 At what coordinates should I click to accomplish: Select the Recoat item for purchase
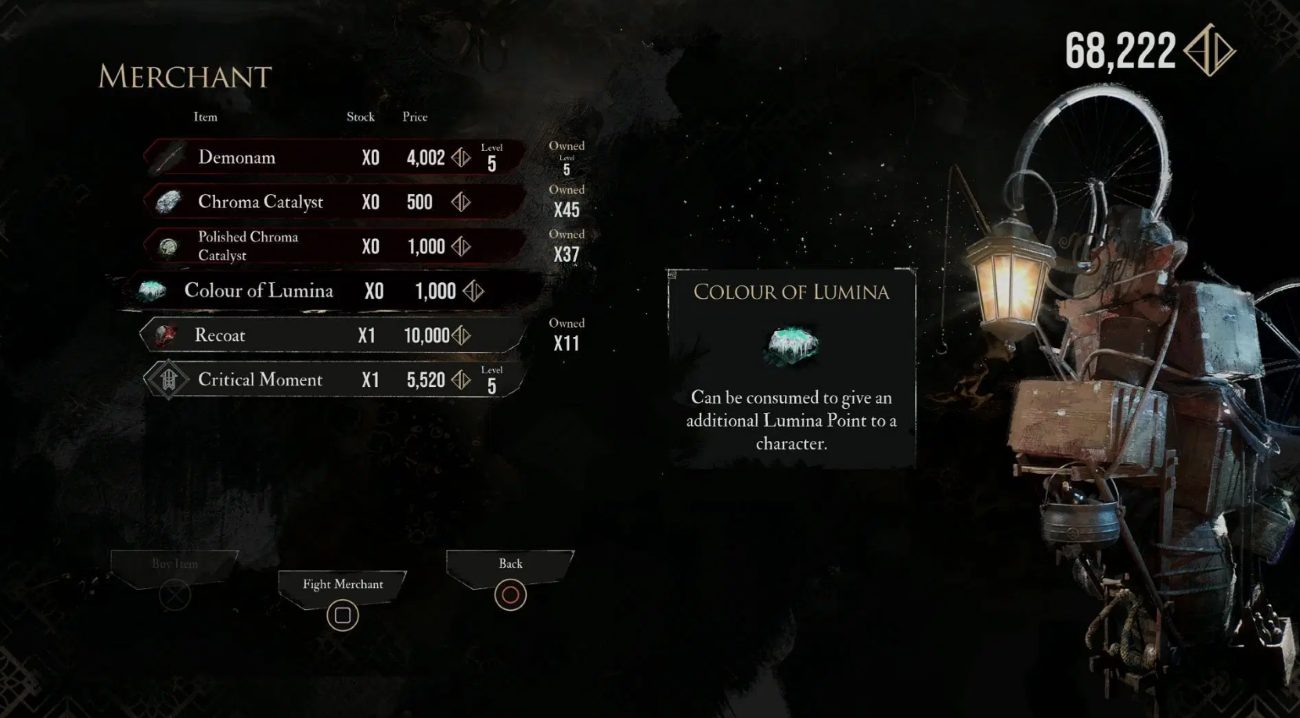[x=335, y=335]
